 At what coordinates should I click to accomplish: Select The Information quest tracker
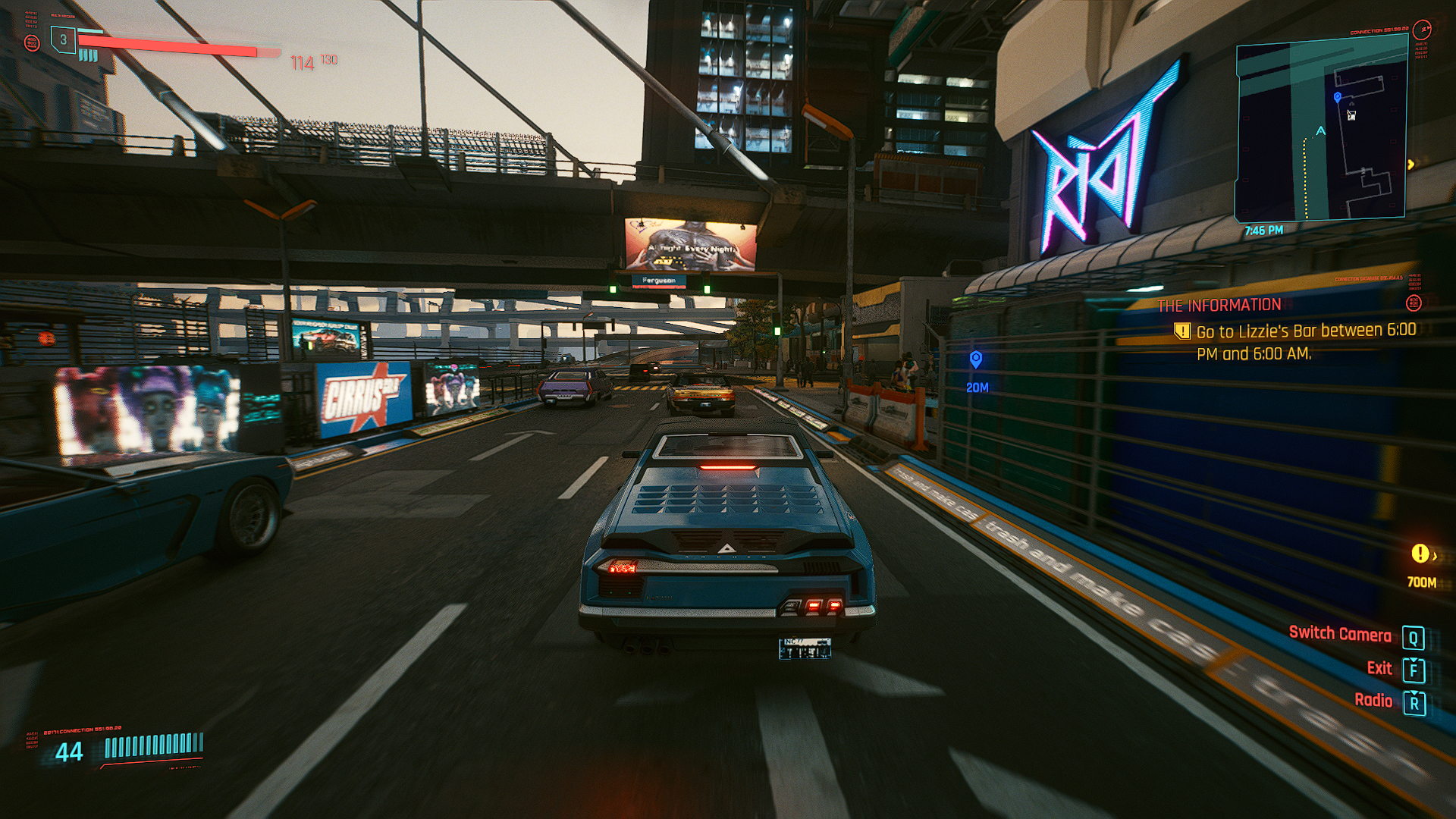click(1219, 305)
